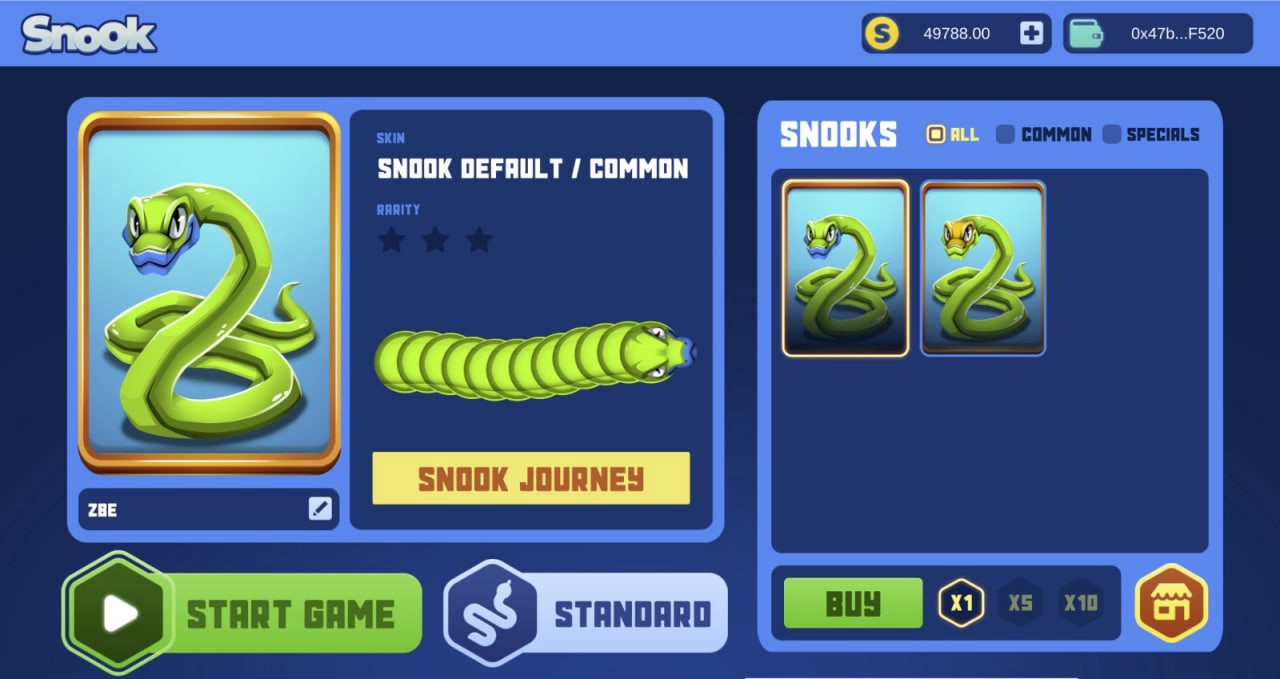Open the wallet address panel
The width and height of the screenshot is (1280, 679).
pos(1157,34)
